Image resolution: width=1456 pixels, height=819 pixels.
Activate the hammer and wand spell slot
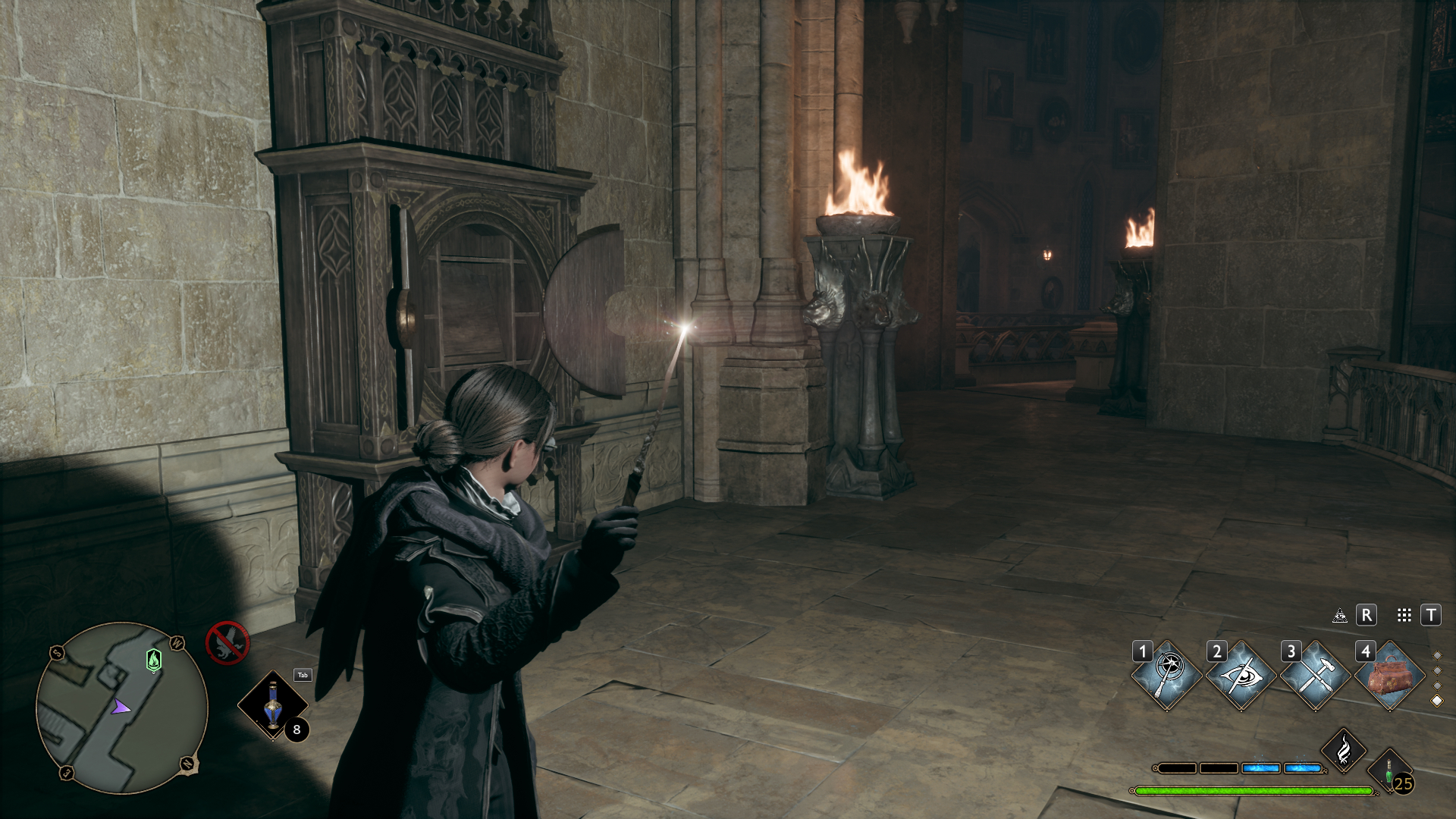[x=1315, y=675]
